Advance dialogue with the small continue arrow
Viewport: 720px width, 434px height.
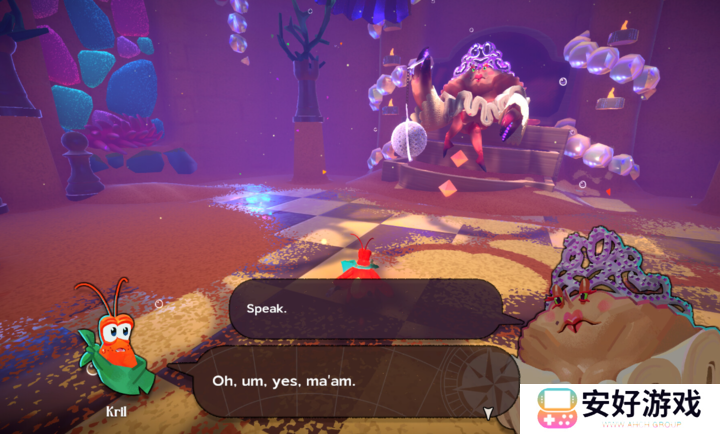[x=488, y=412]
